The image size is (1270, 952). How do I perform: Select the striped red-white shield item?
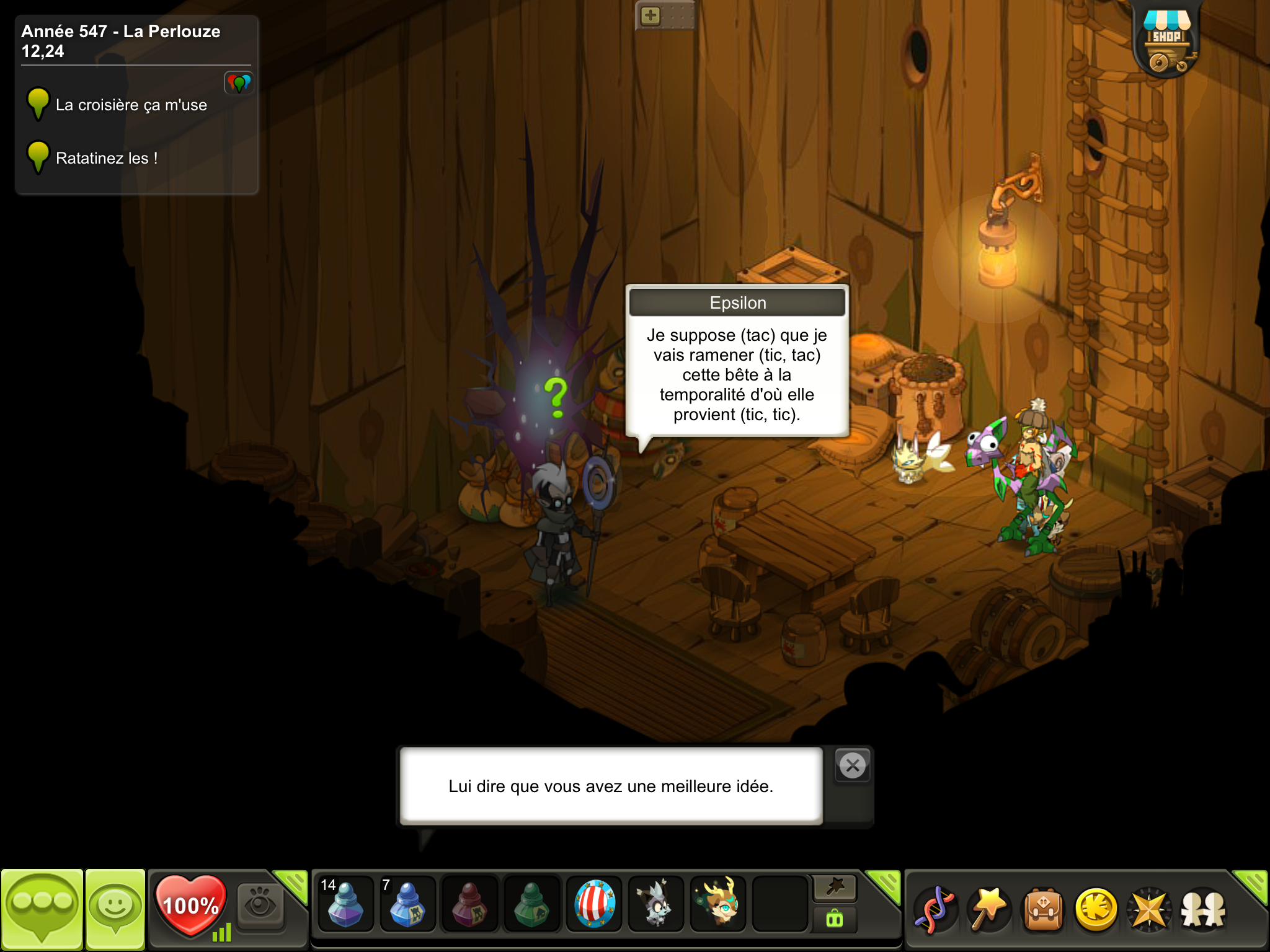[x=594, y=905]
